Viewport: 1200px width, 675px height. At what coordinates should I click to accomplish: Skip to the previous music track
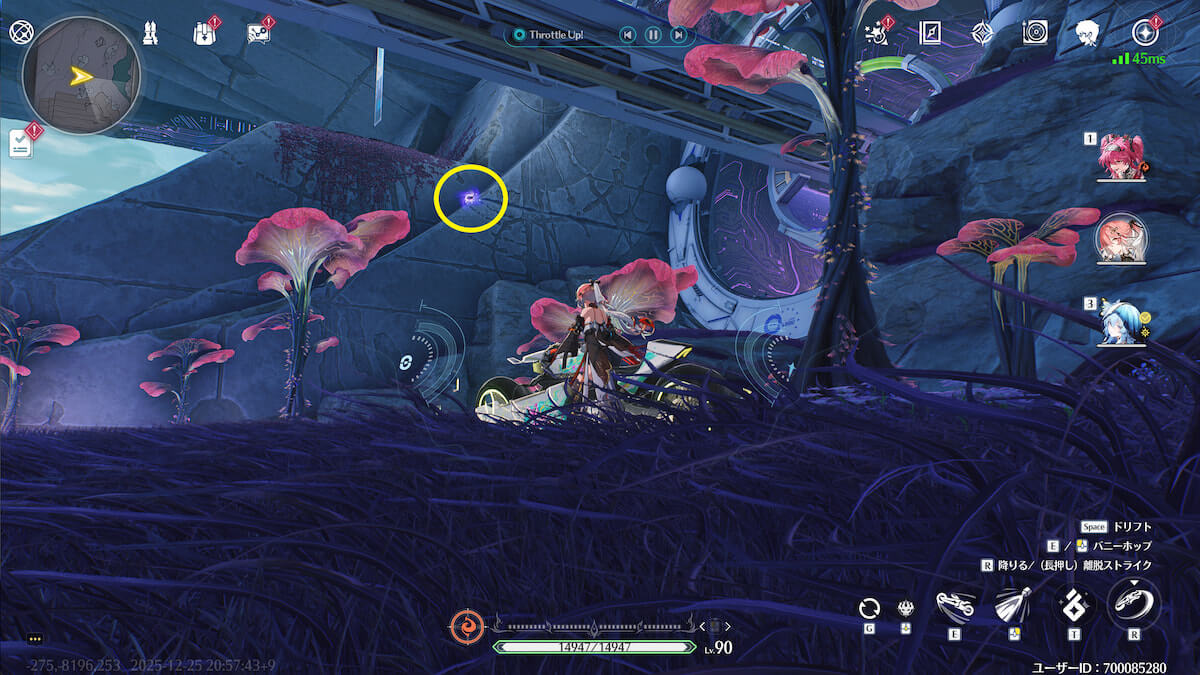point(627,35)
